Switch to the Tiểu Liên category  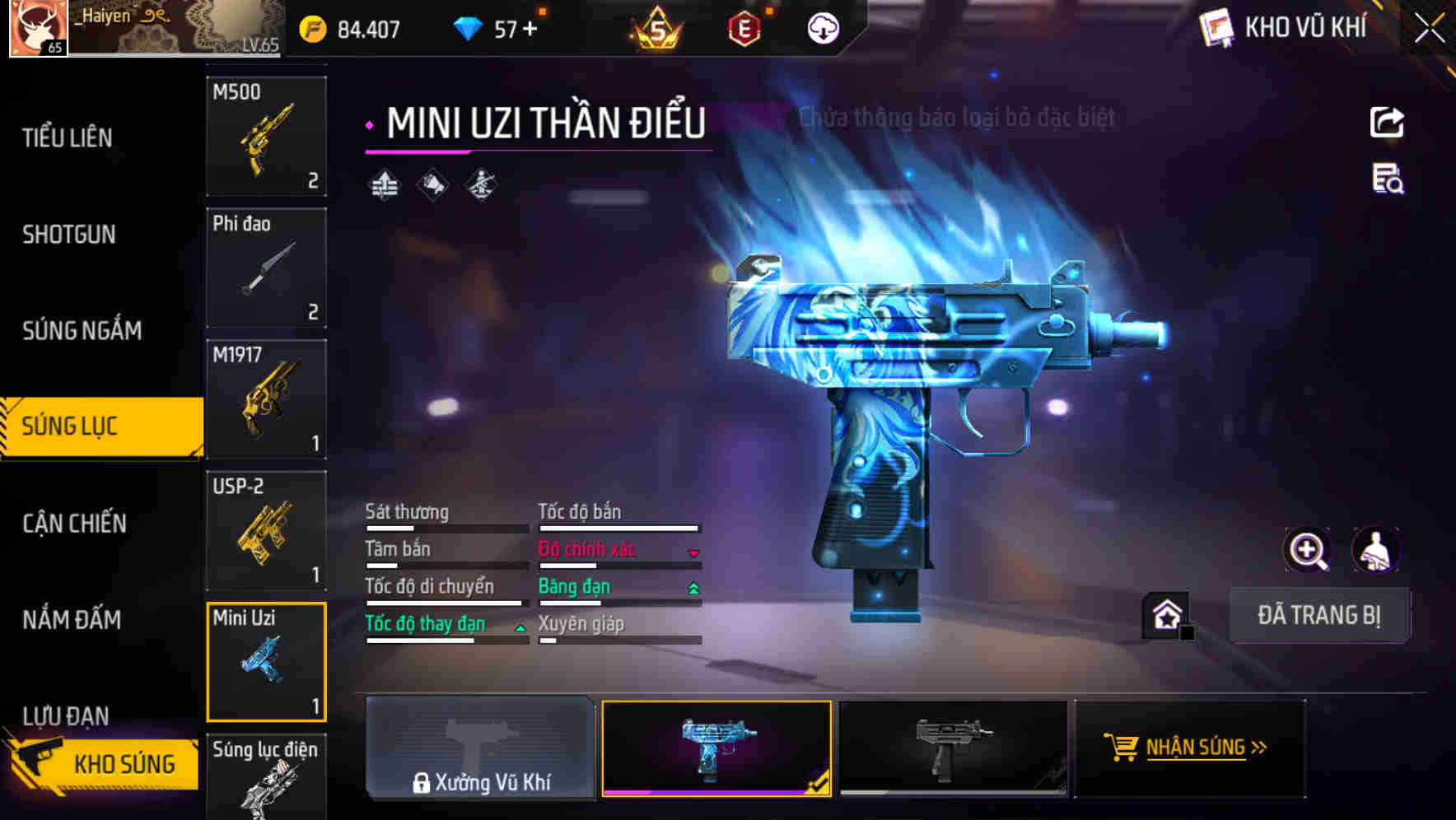tap(68, 137)
